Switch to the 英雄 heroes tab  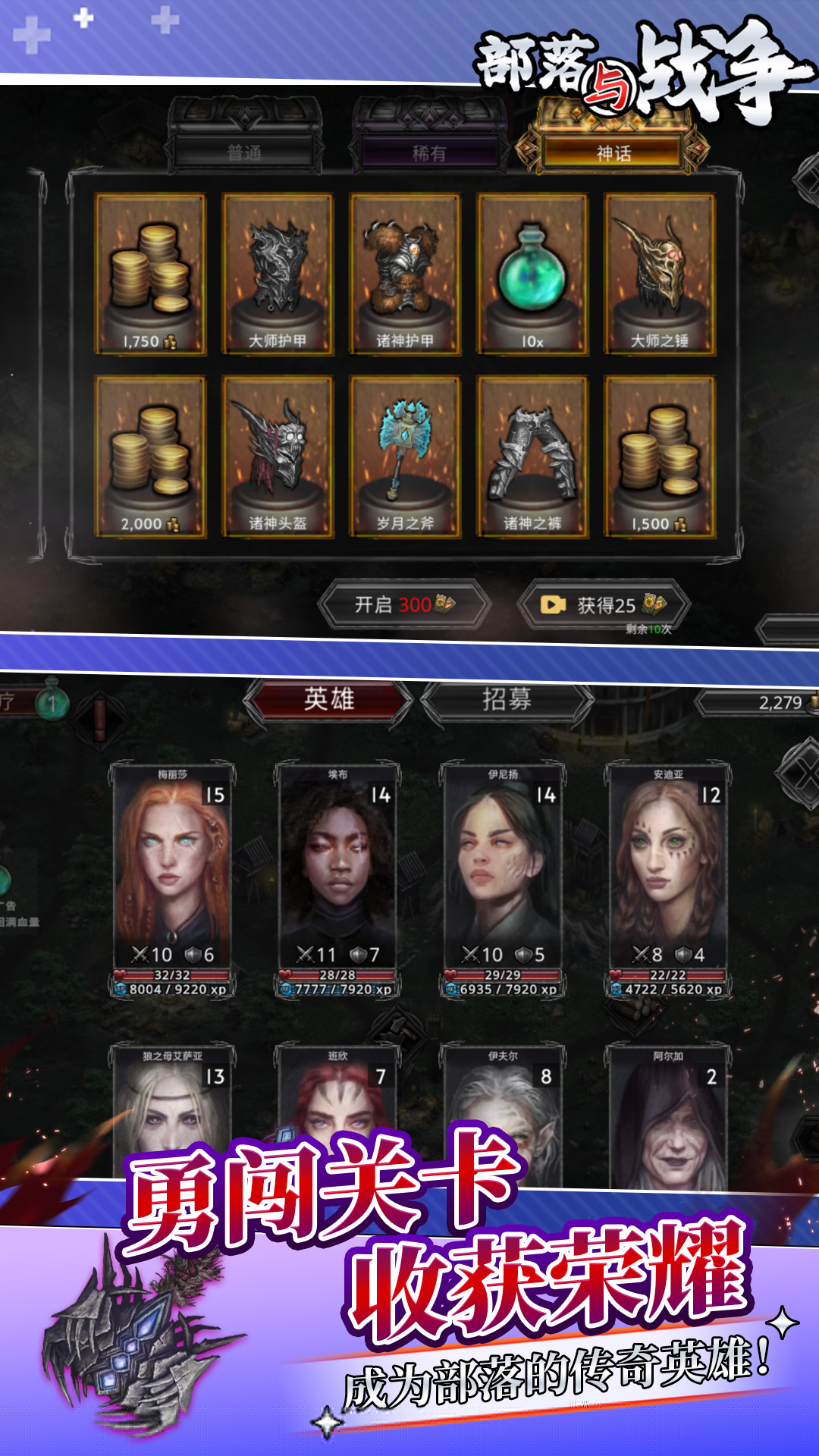pos(328,699)
